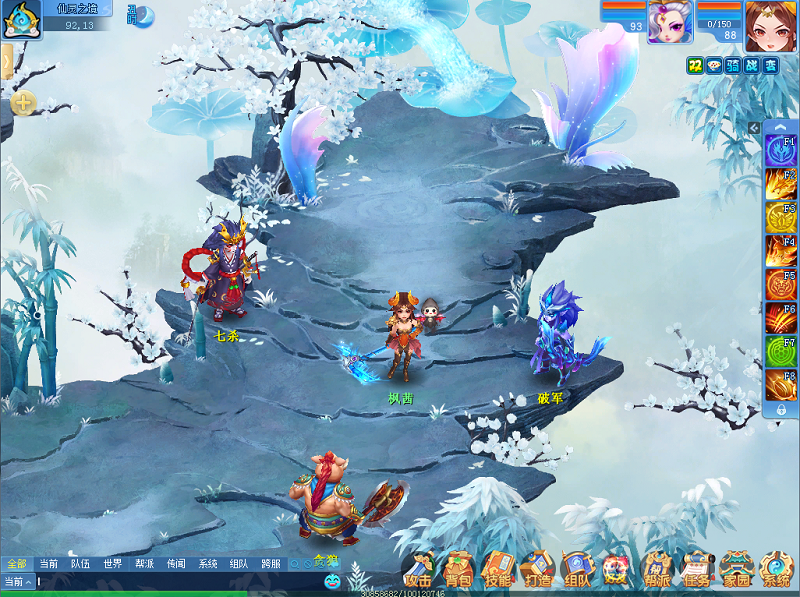Click the 攻击 attack button
The width and height of the screenshot is (800, 597).
(x=419, y=569)
